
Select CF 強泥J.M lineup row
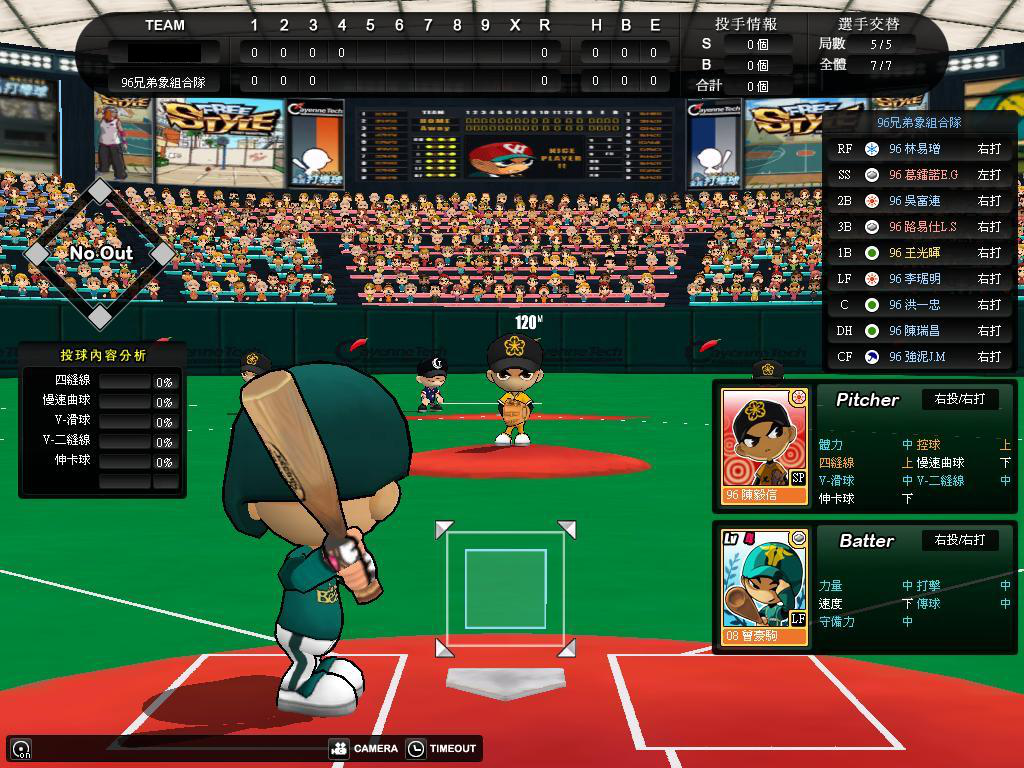coord(918,357)
